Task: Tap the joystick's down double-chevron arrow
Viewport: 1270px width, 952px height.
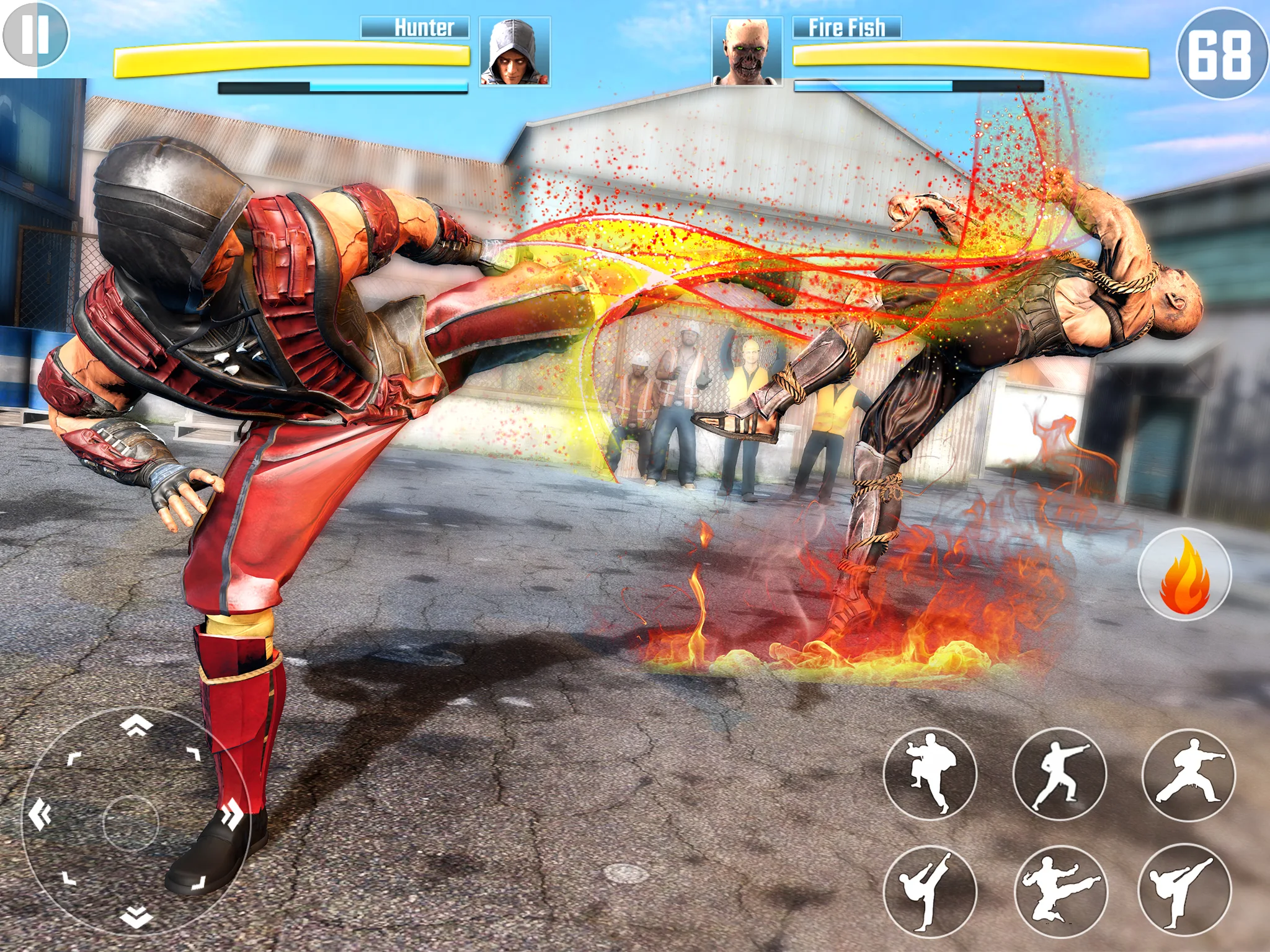Action: tap(136, 916)
